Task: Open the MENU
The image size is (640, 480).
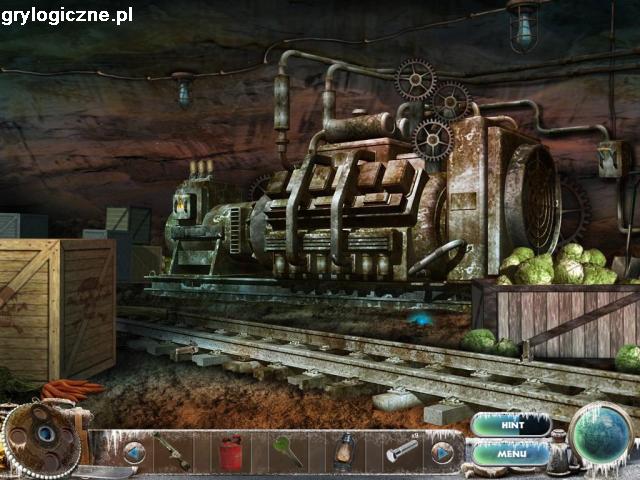Action: tap(511, 454)
